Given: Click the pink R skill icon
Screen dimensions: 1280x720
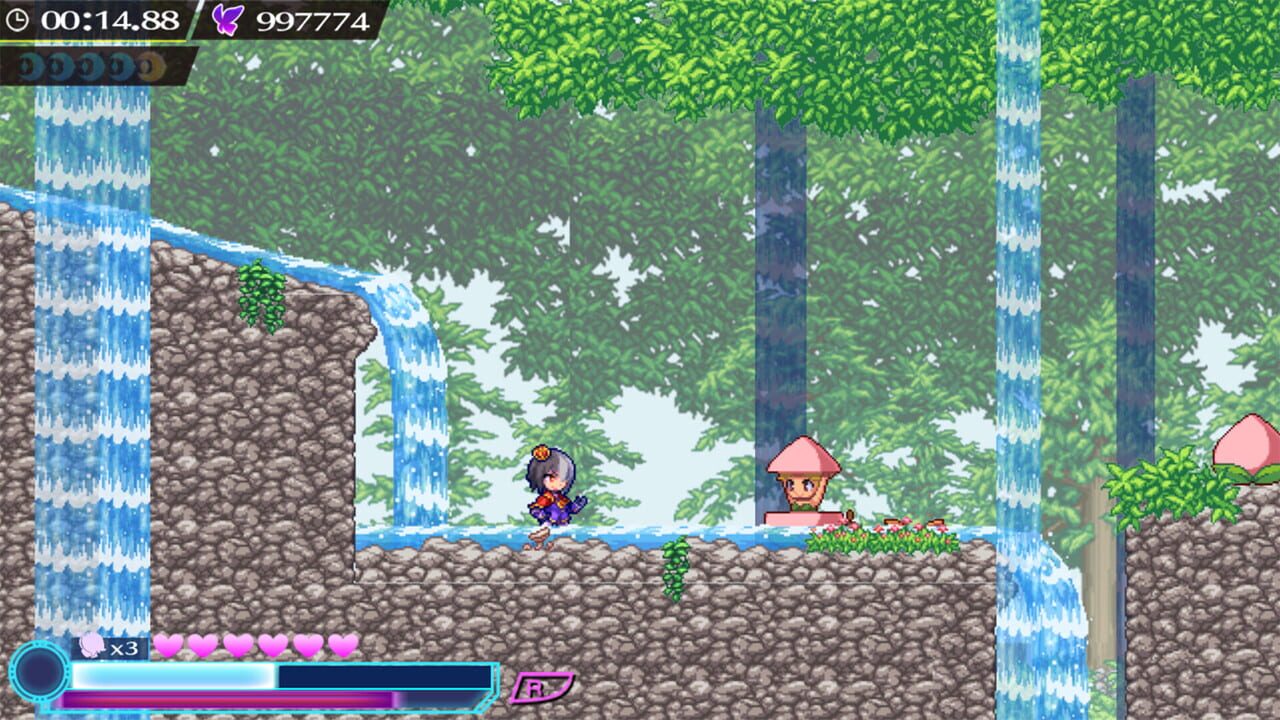Looking at the screenshot, I should [546, 686].
